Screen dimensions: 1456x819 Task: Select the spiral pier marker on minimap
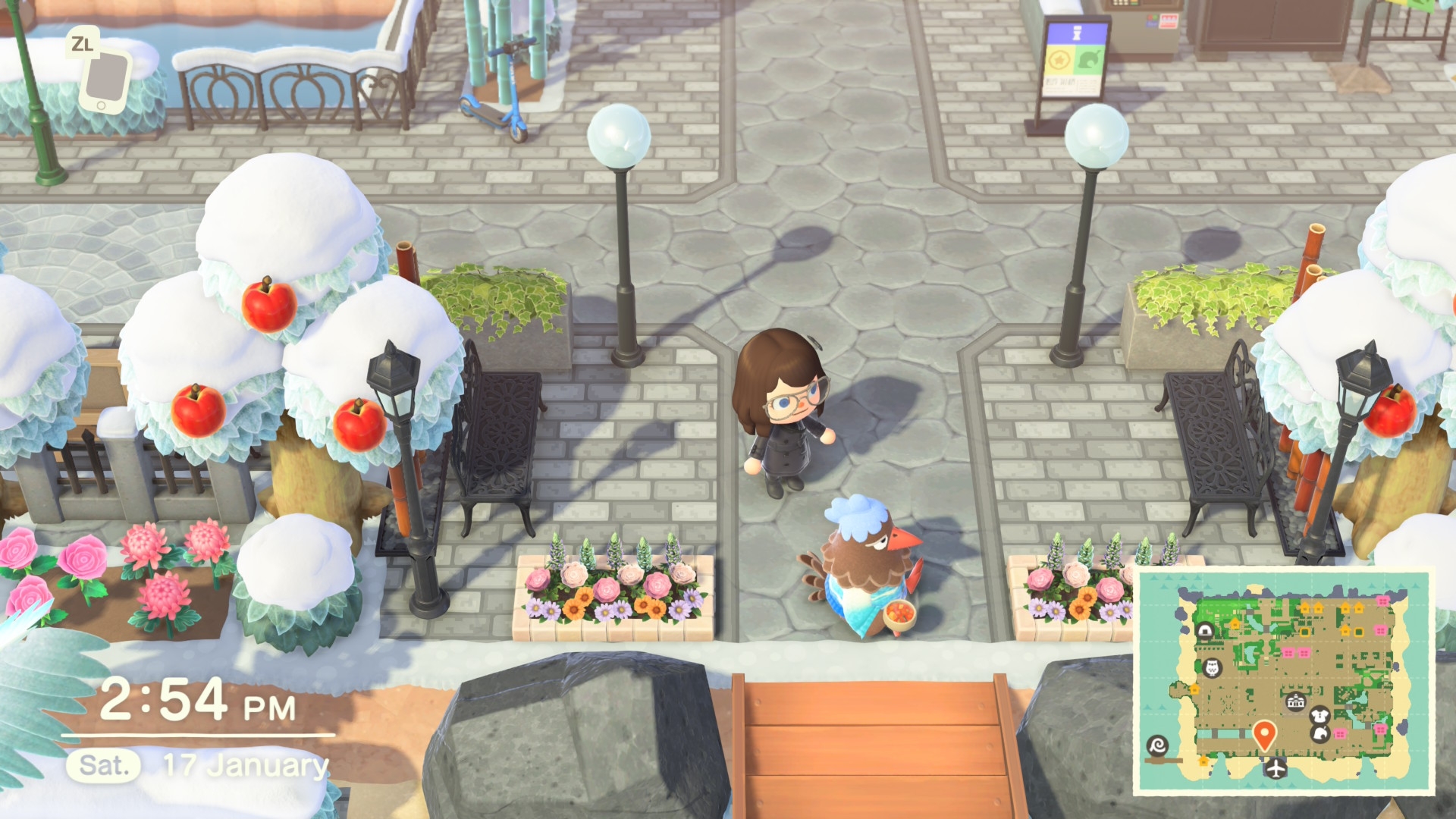pyautogui.click(x=1157, y=745)
